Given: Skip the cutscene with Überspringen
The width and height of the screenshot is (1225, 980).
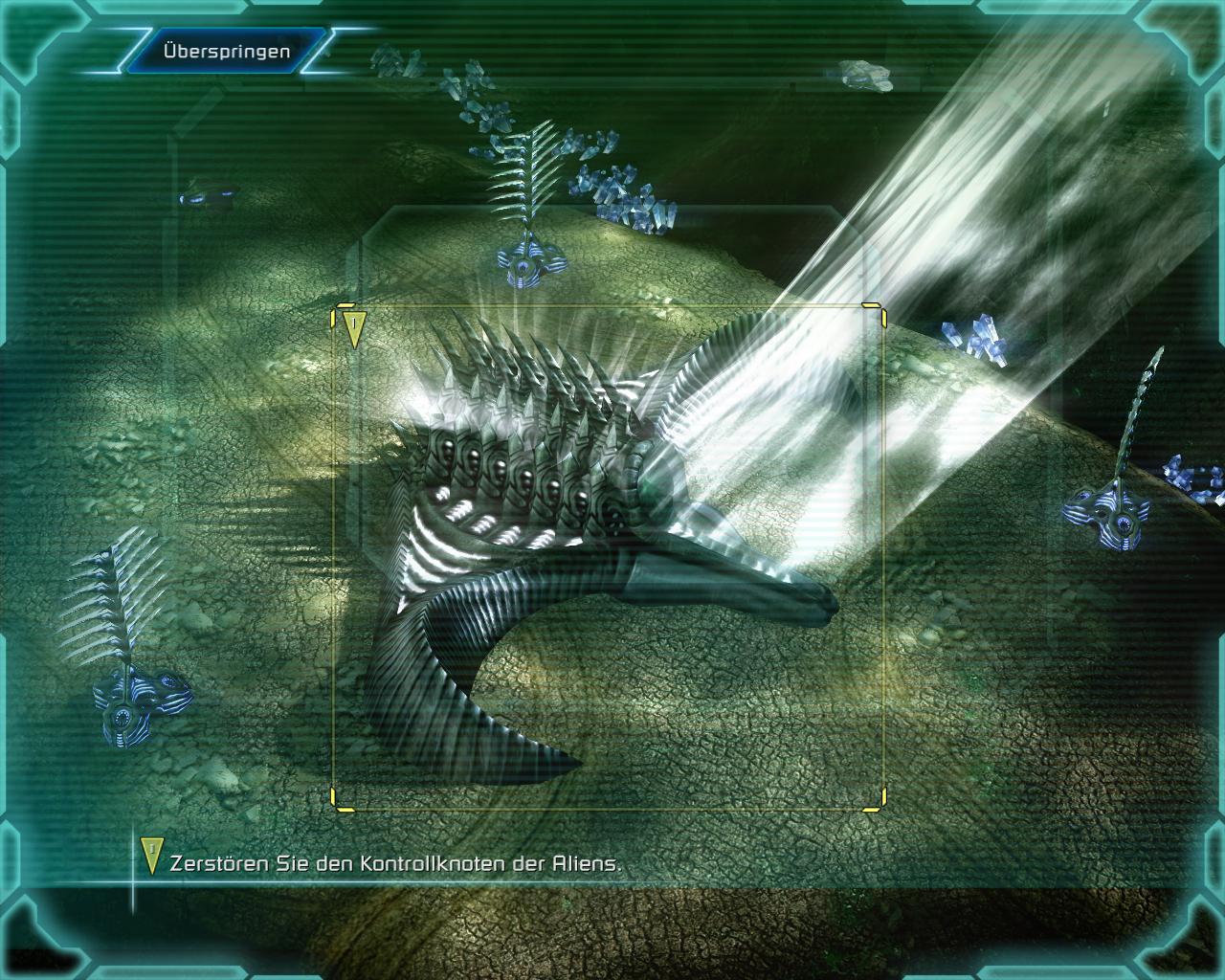Looking at the screenshot, I should click(226, 52).
